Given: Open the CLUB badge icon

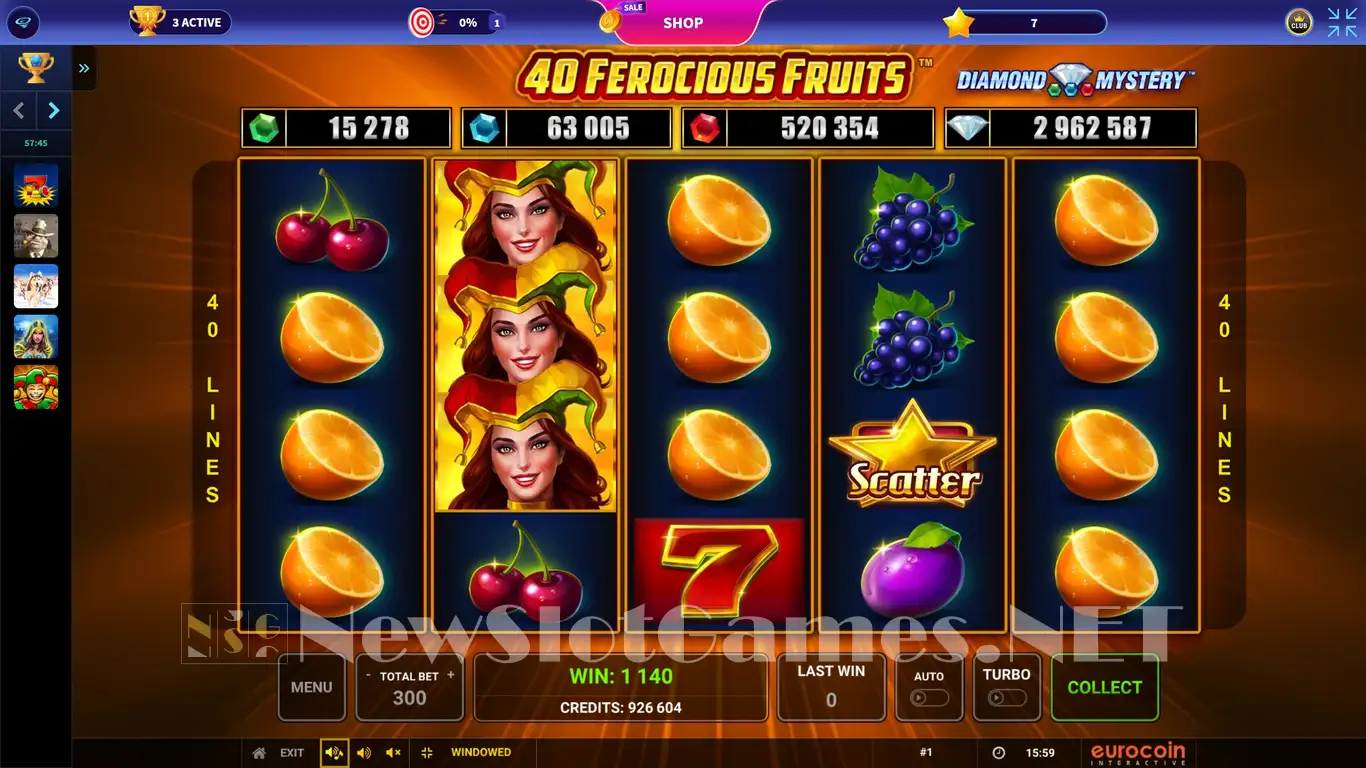Looking at the screenshot, I should click(x=1299, y=22).
